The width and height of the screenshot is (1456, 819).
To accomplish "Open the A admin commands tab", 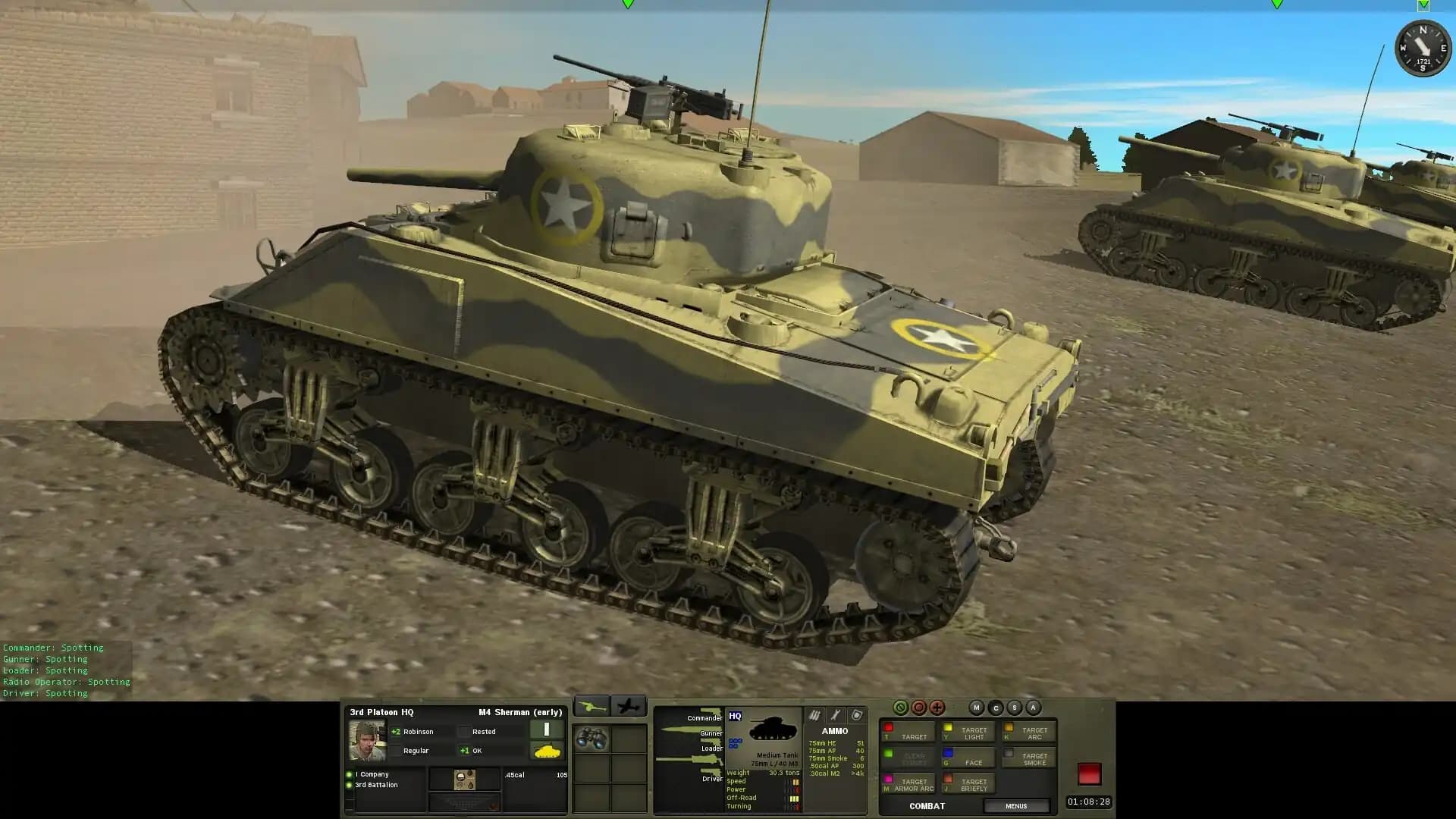I will 1033,708.
